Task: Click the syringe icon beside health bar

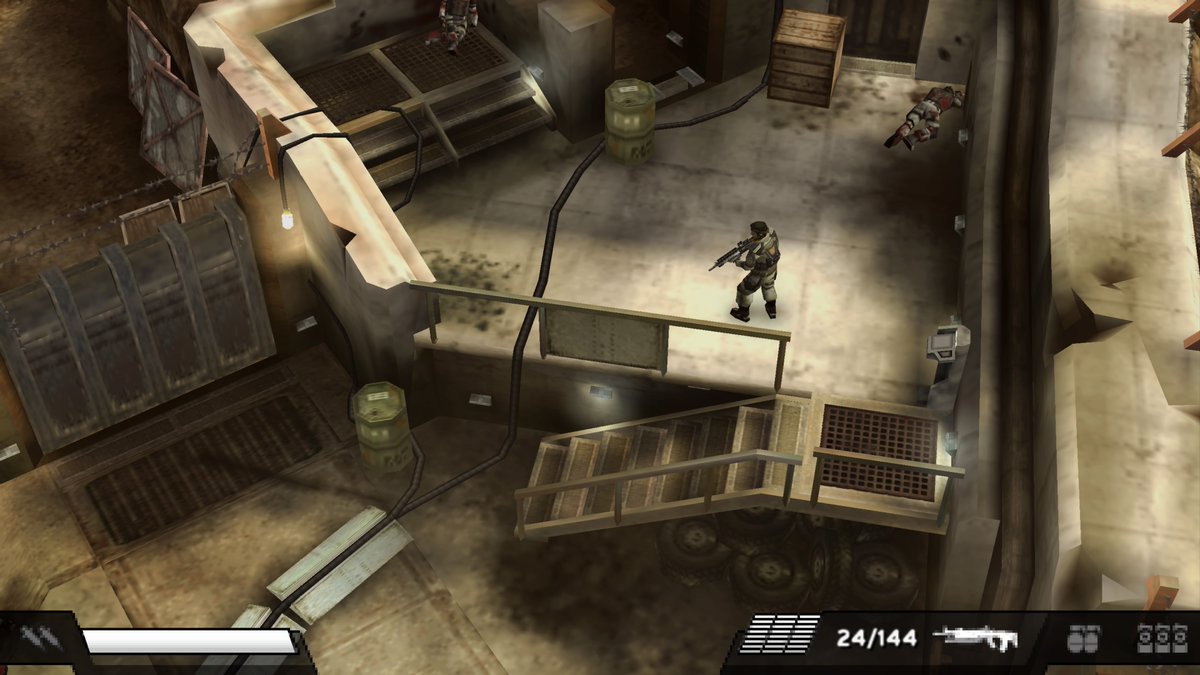Action: tap(36, 639)
